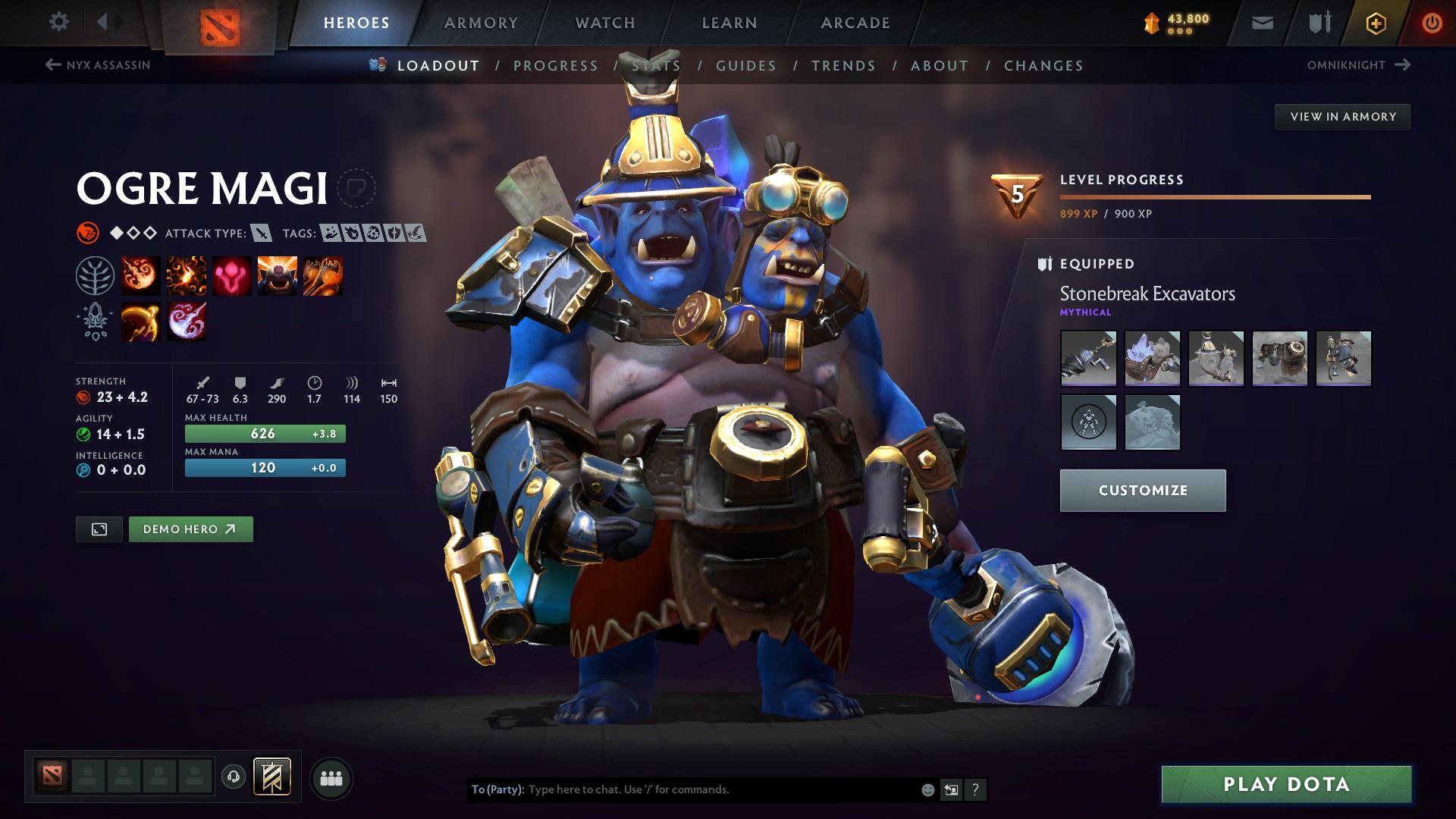This screenshot has height=819, width=1456.
Task: Select the first Stonebreak Excavators item thumbnail
Action: [1088, 359]
